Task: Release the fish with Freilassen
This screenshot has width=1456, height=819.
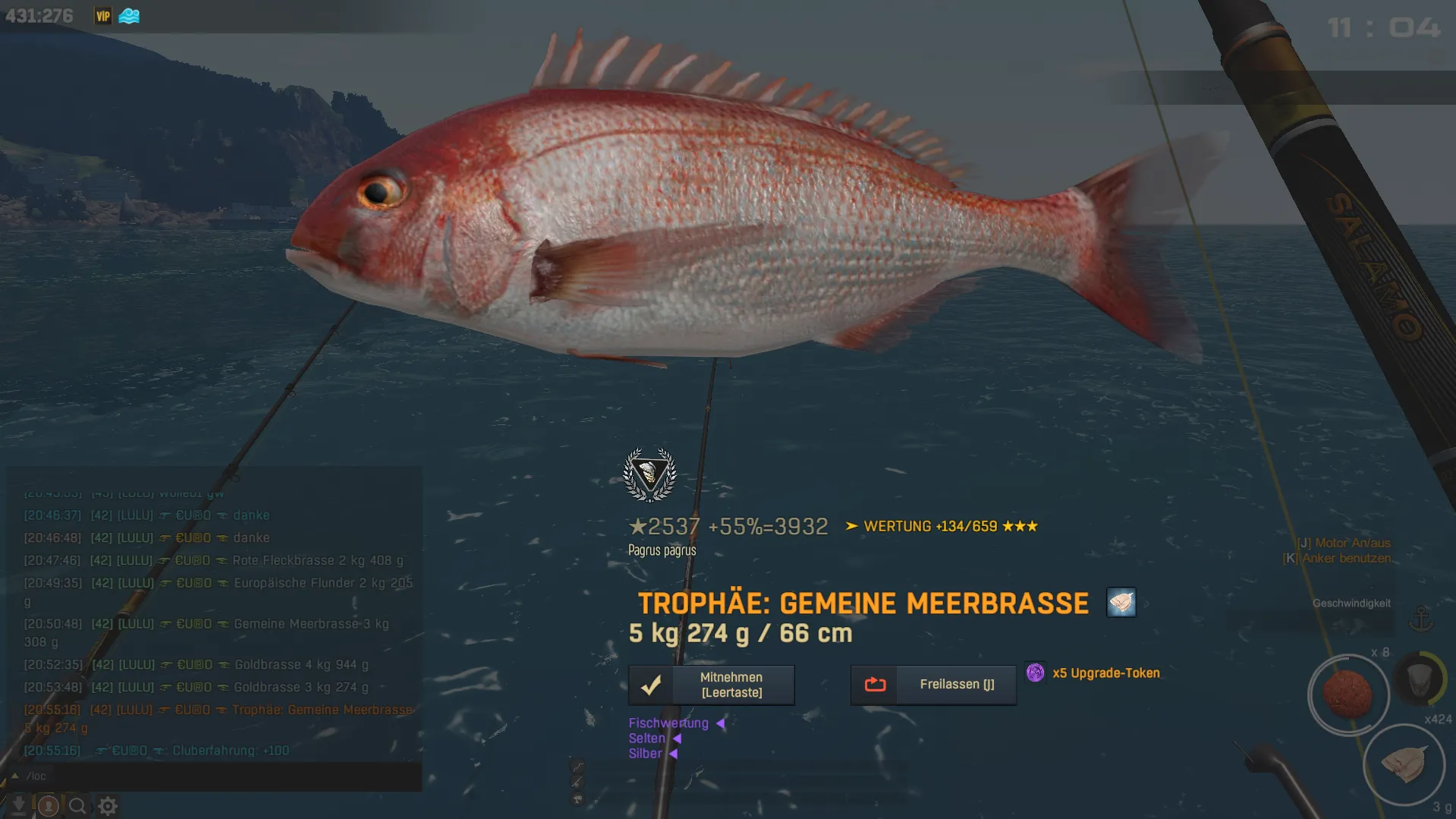Action: (933, 685)
